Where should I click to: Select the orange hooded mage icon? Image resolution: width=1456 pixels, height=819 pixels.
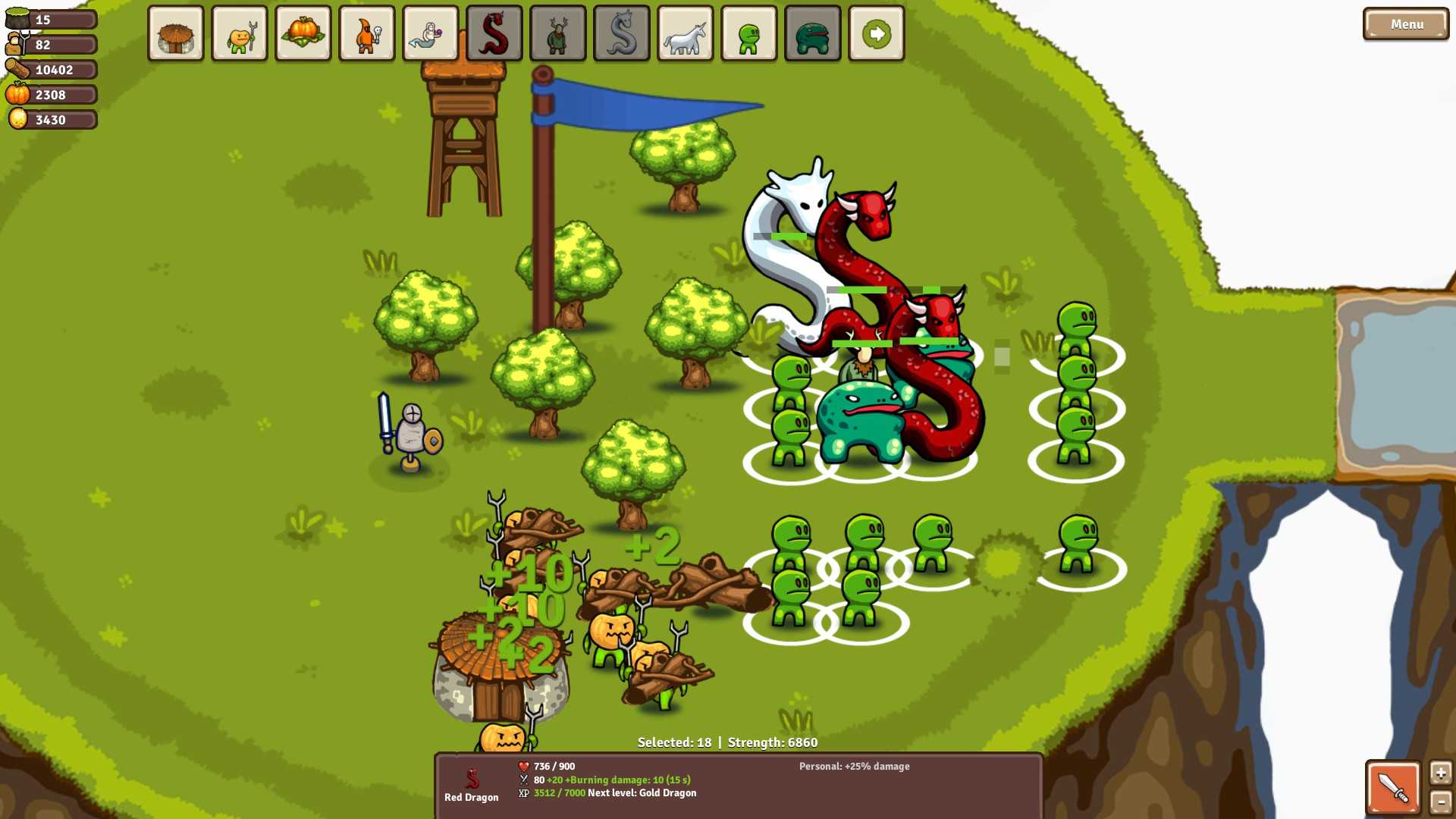click(366, 33)
